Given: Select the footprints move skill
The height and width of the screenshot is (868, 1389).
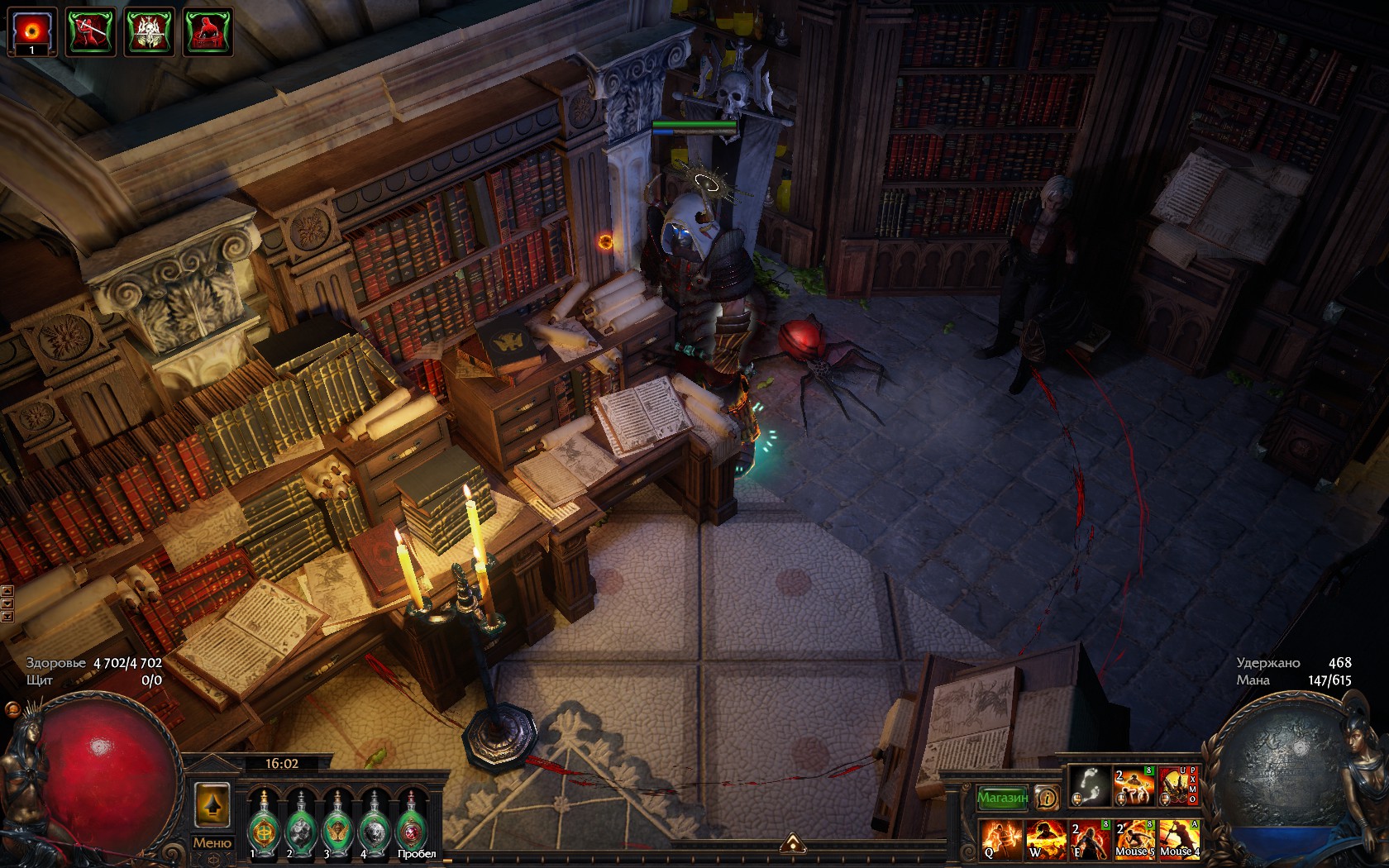Looking at the screenshot, I should (x=1089, y=786).
